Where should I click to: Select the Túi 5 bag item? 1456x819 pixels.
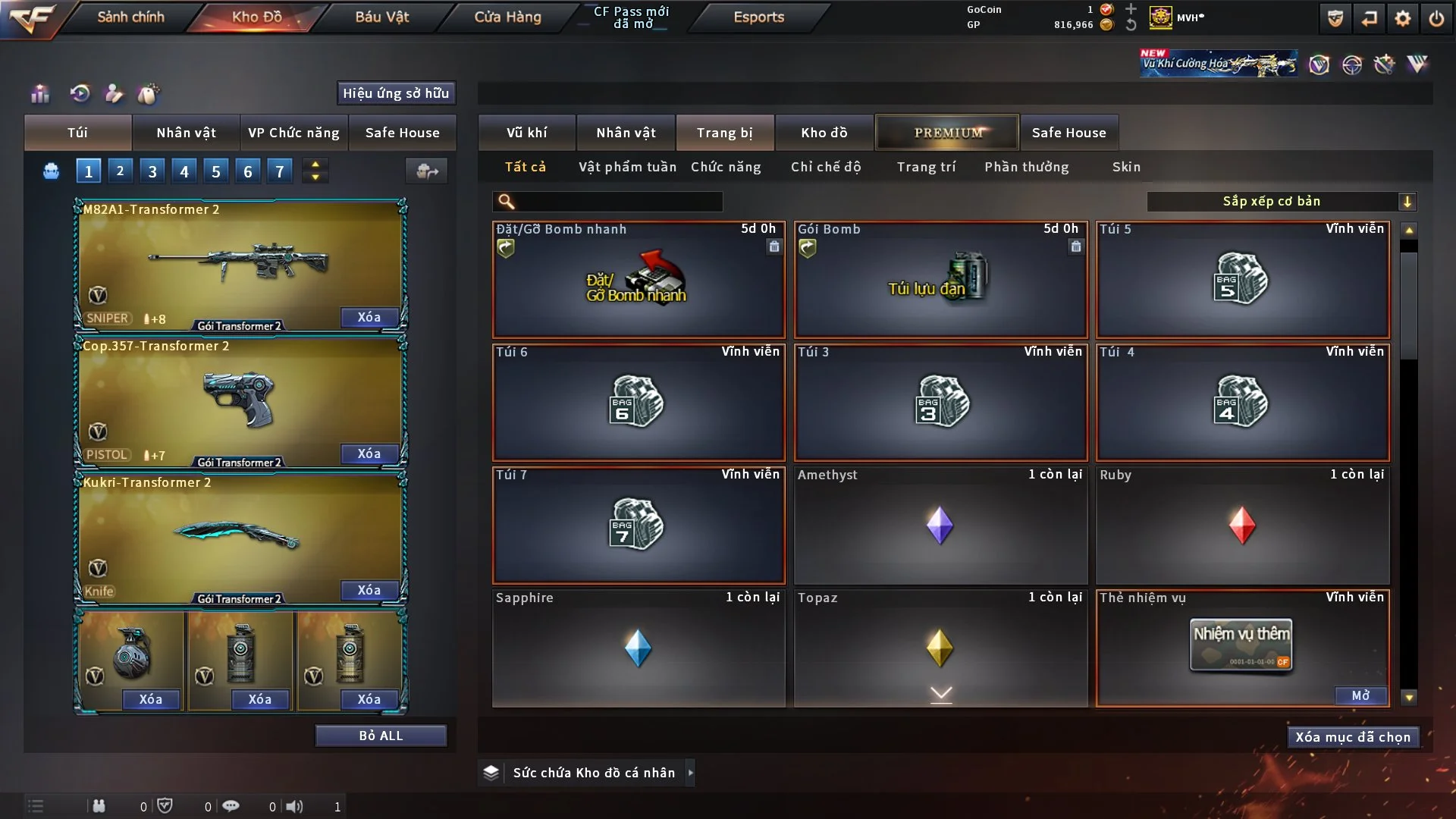click(x=1242, y=279)
